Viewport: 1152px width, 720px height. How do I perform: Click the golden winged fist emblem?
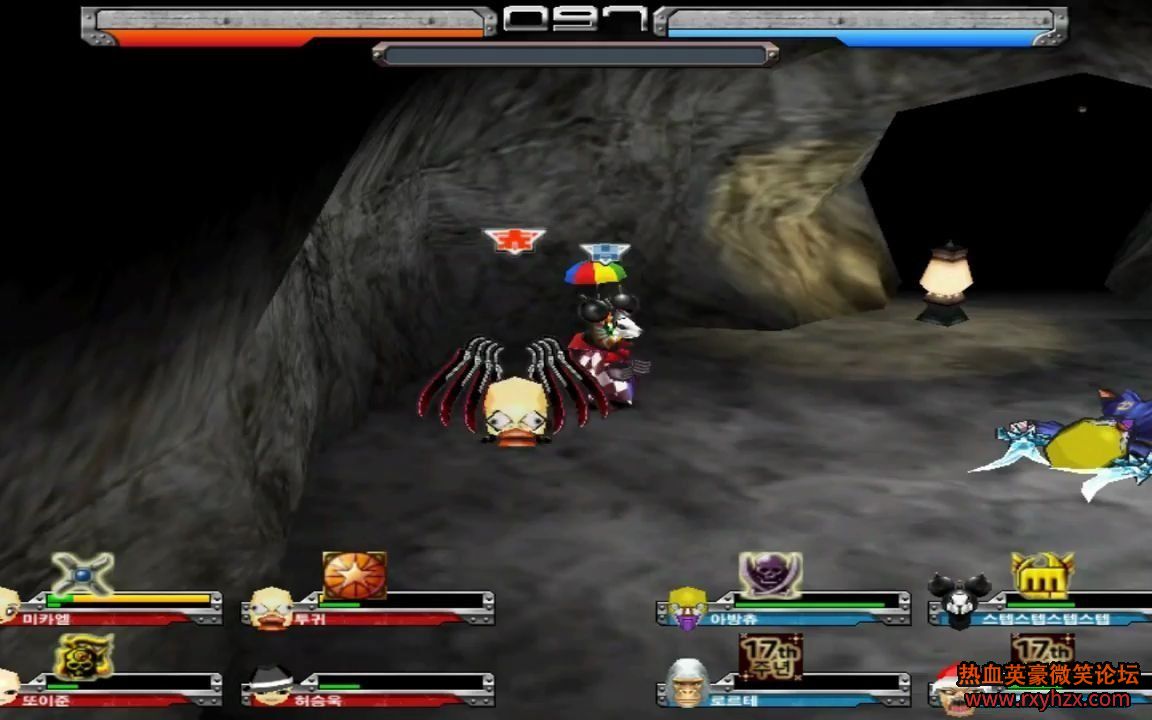click(1042, 575)
